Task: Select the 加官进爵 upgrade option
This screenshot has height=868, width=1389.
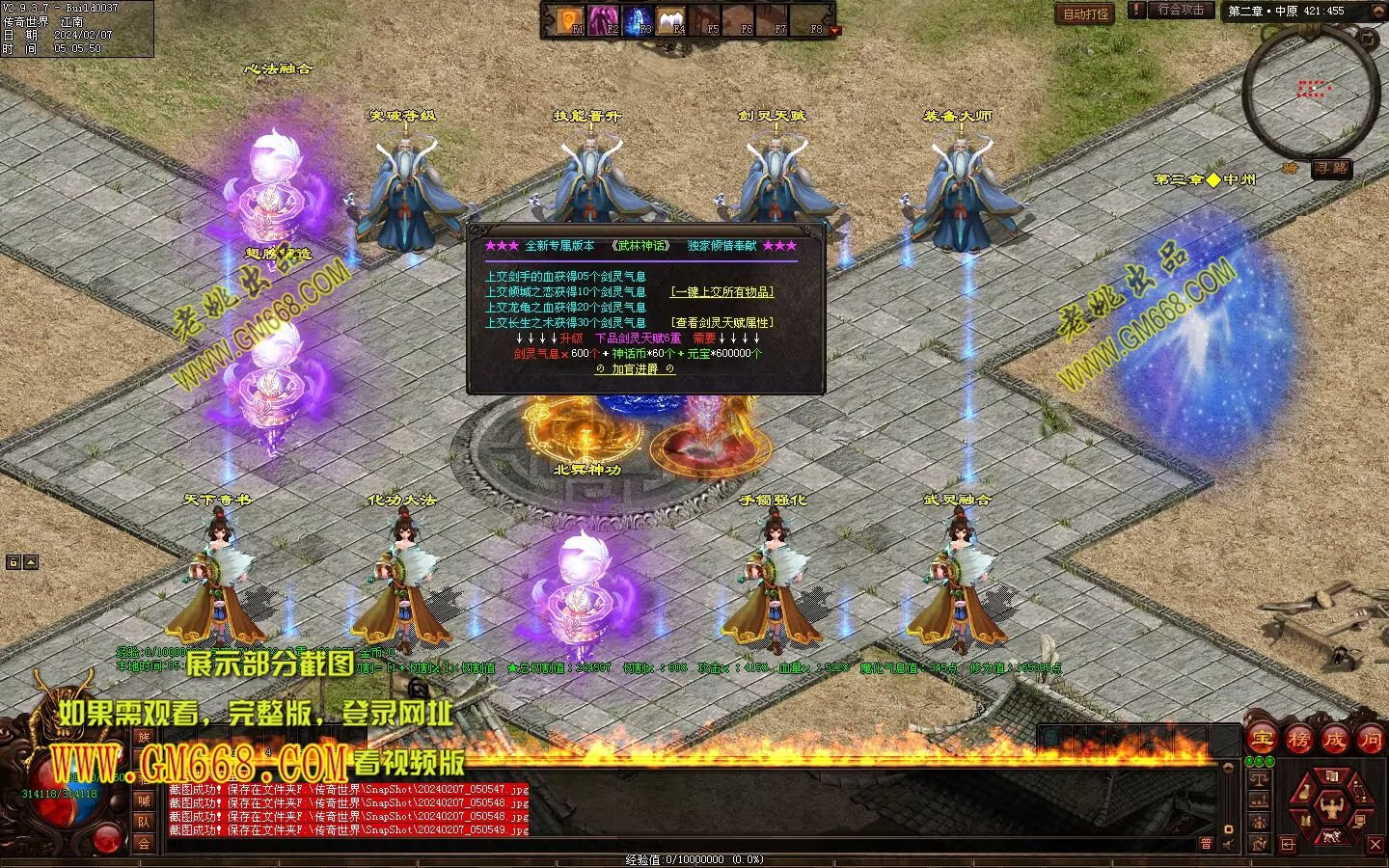Action: 635,369
